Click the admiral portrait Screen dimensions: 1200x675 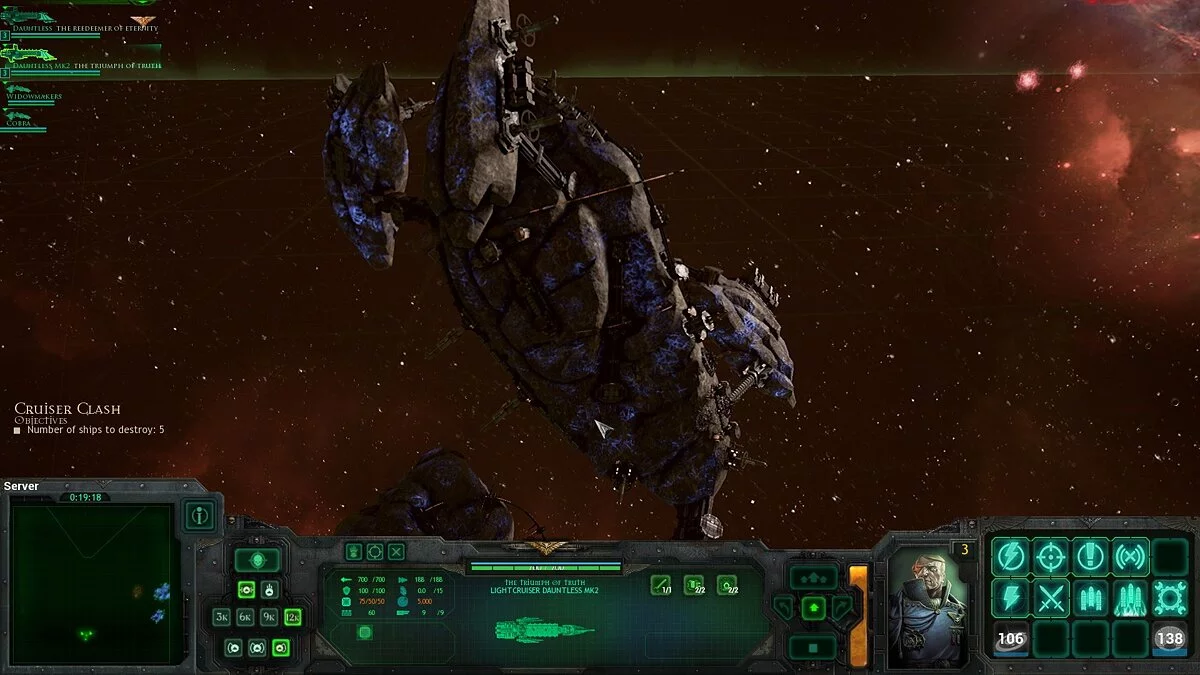(x=928, y=606)
